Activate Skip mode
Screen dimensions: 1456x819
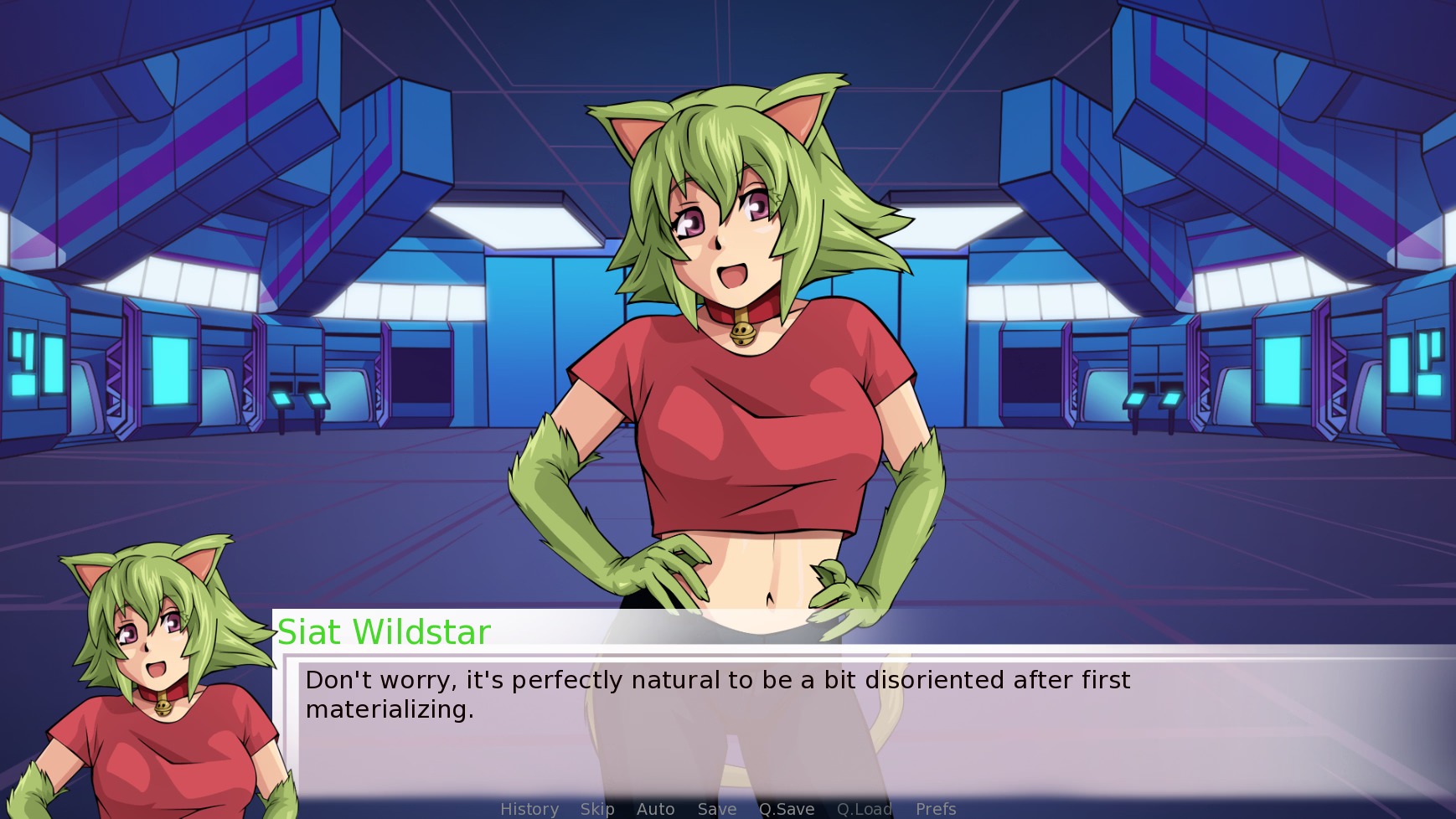tap(597, 809)
